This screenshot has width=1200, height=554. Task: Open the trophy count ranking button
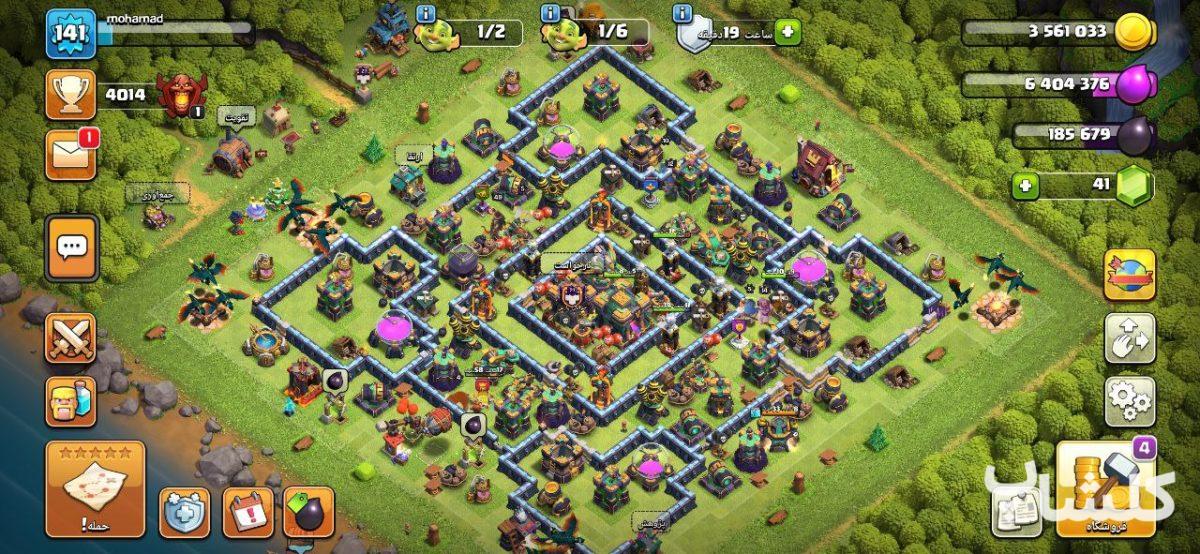click(71, 95)
